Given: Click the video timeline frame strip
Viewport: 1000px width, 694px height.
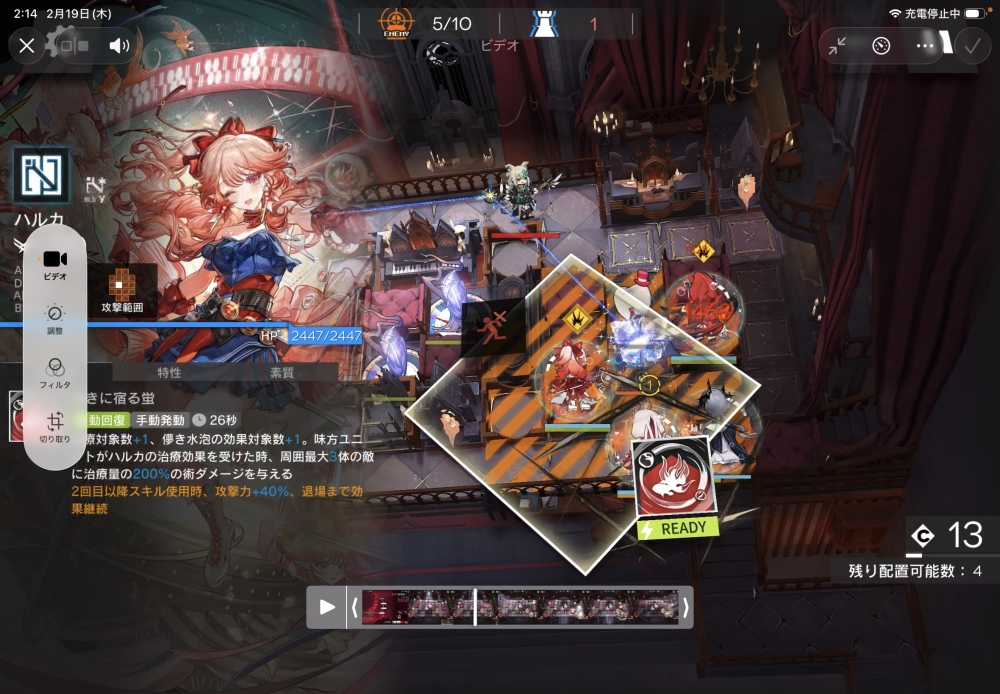Looking at the screenshot, I should pos(518,607).
